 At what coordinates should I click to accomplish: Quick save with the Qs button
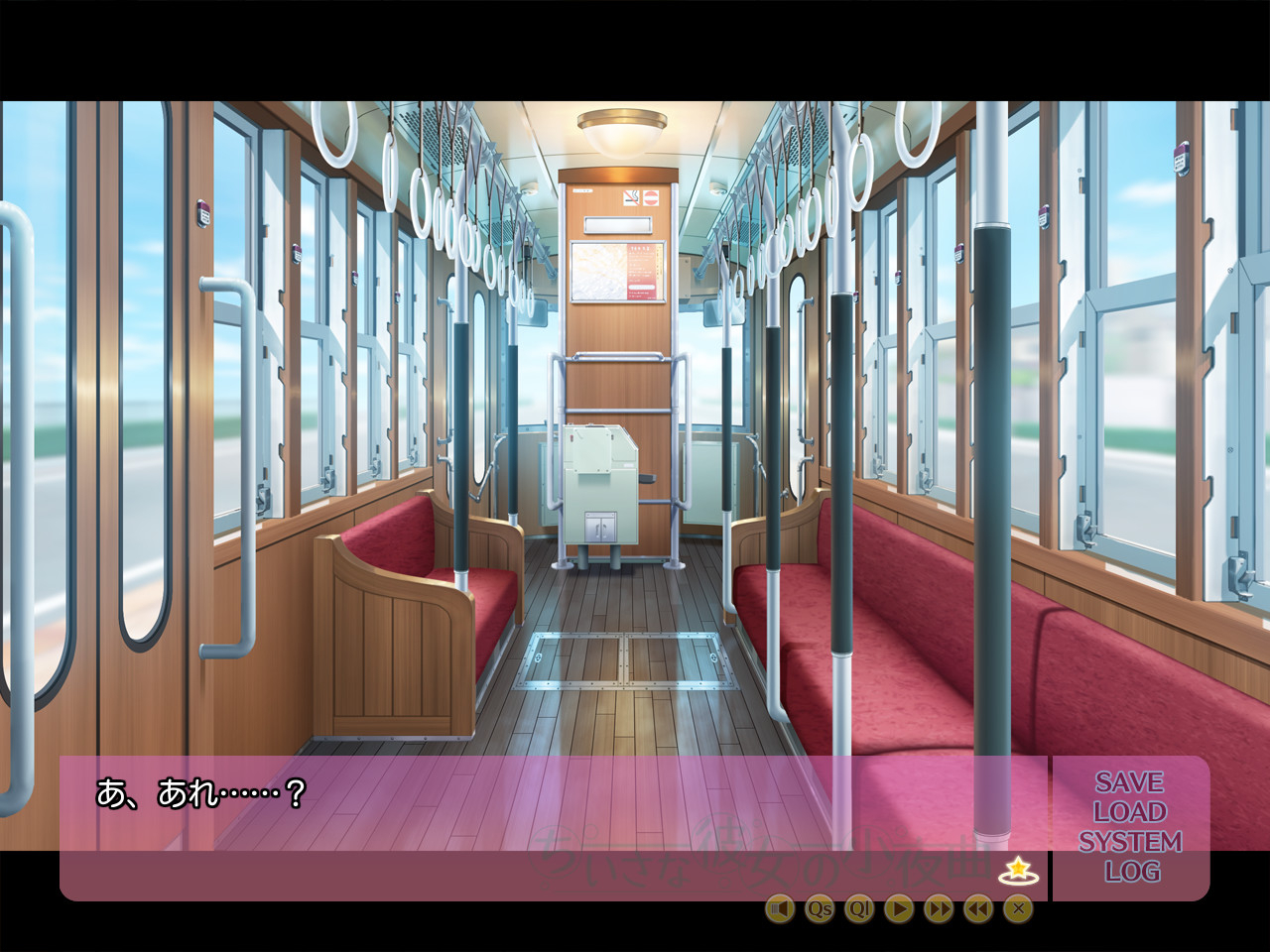(x=820, y=907)
